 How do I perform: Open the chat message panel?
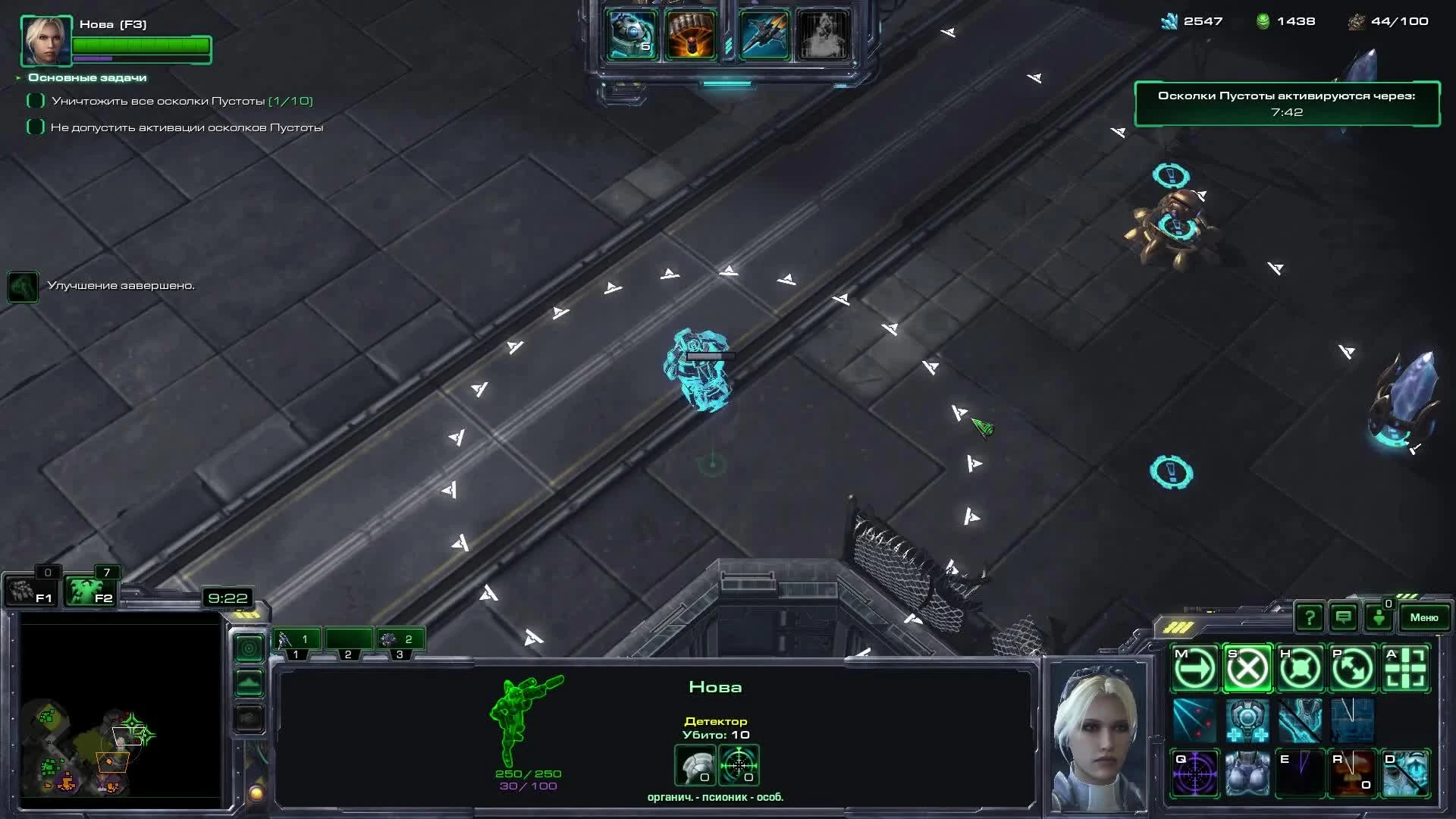1343,617
